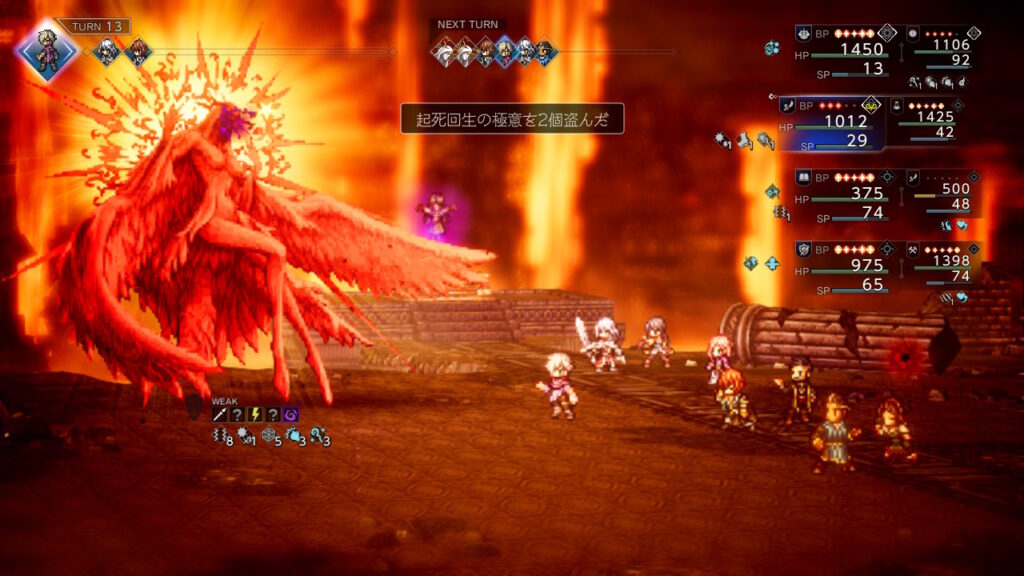1024x576 pixels.
Task: Select the purple dark weakness icon
Action: coord(291,415)
